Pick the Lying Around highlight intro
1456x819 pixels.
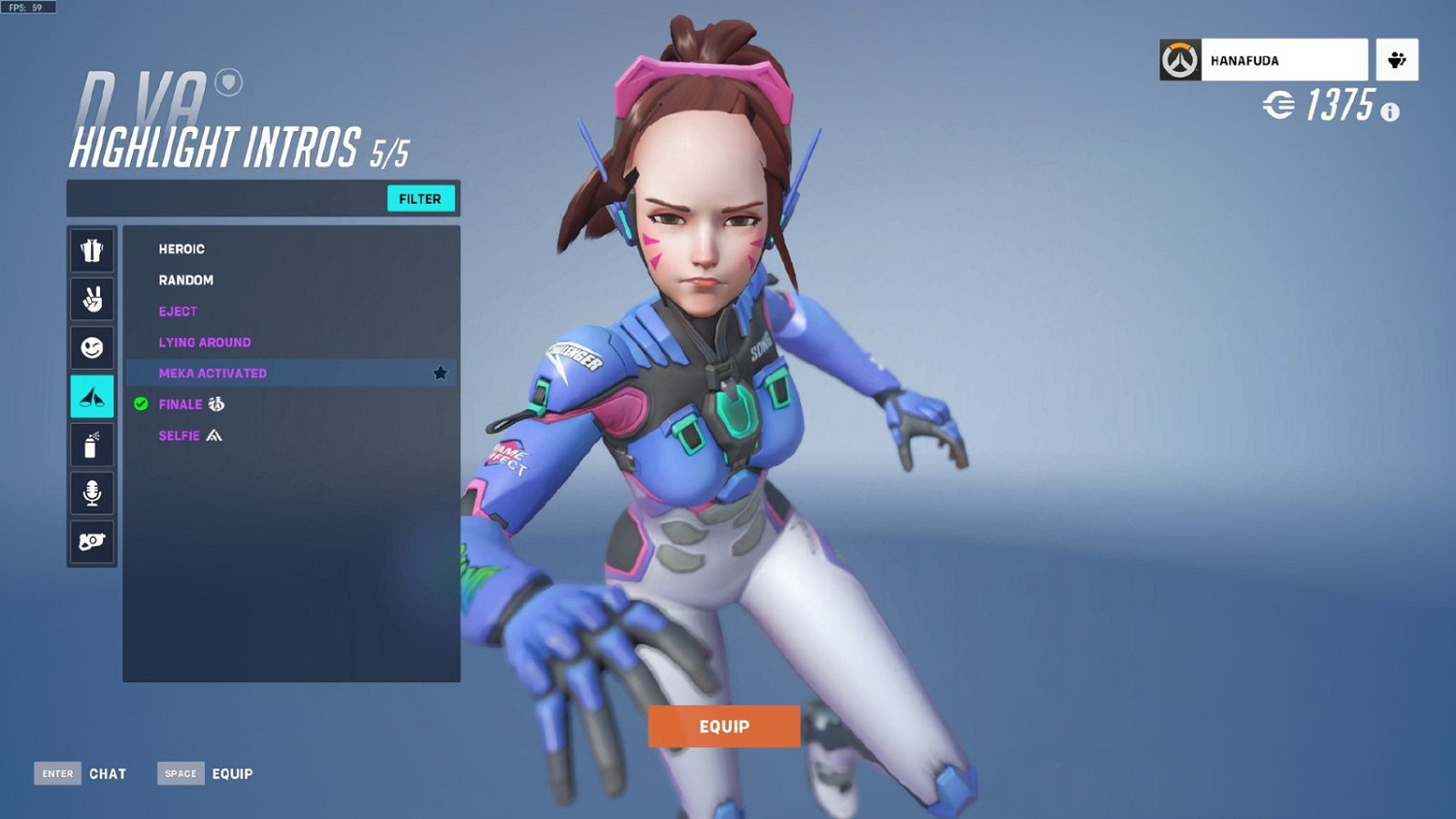(x=205, y=343)
